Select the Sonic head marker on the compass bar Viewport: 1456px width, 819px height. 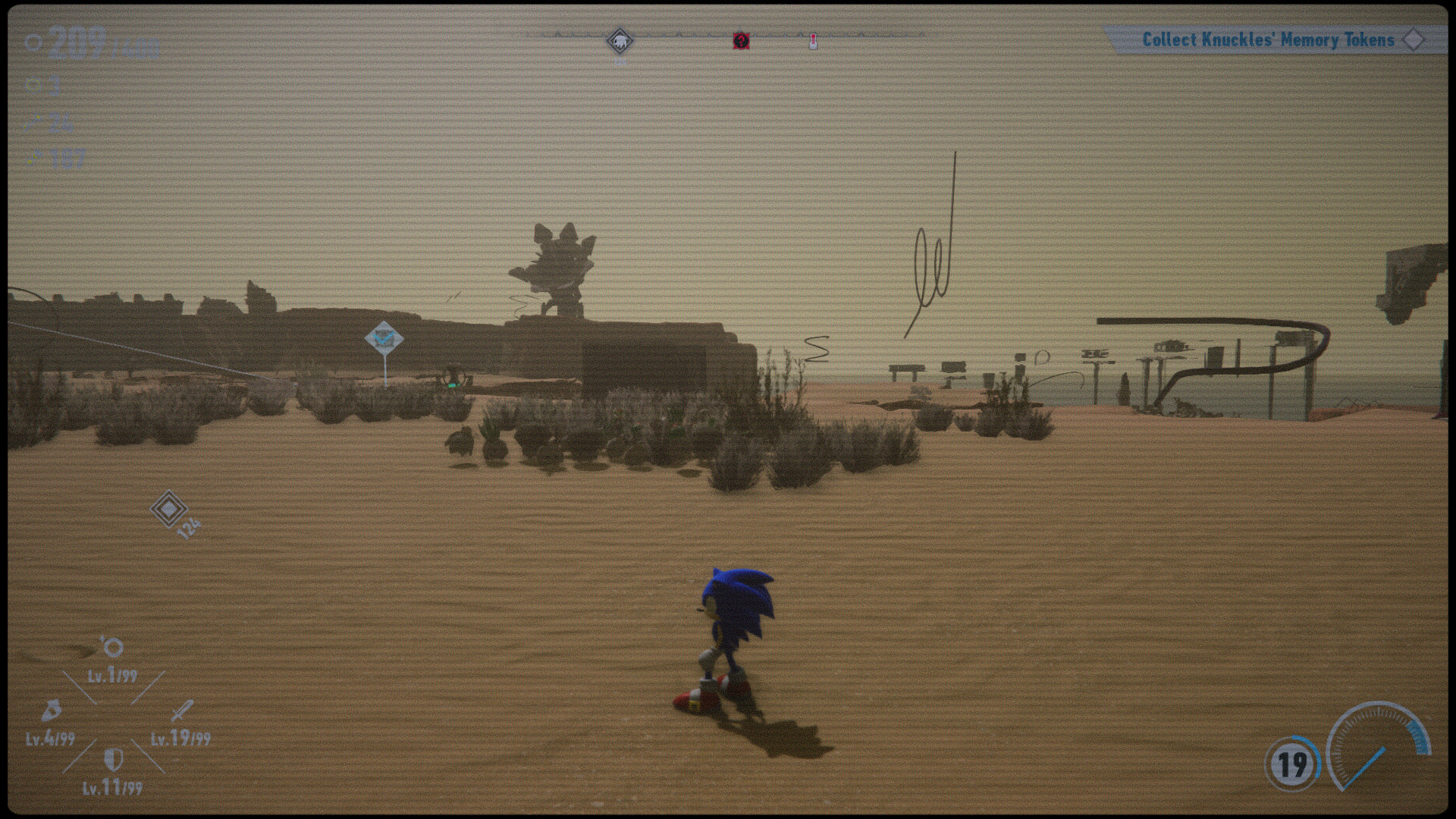click(x=620, y=42)
